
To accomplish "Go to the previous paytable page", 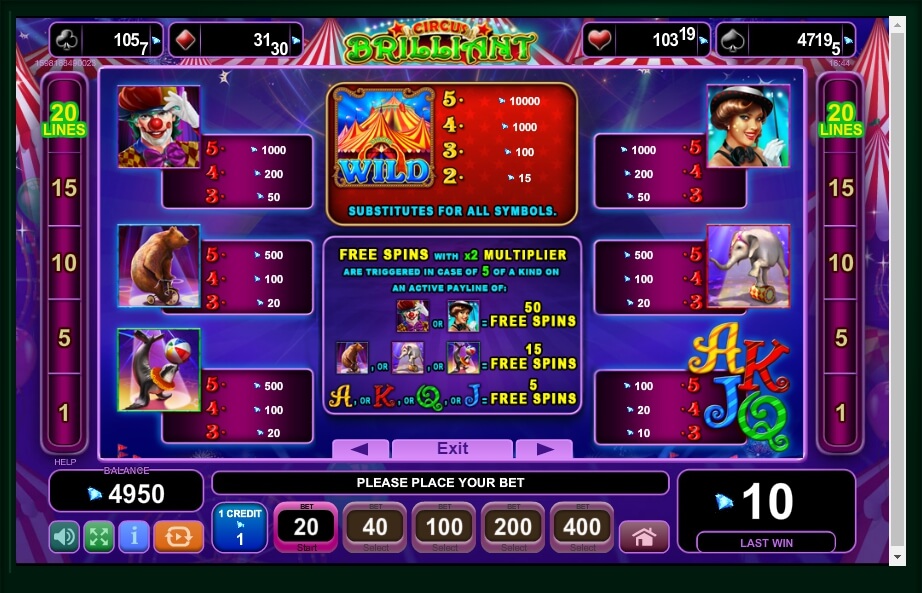I will coord(359,449).
